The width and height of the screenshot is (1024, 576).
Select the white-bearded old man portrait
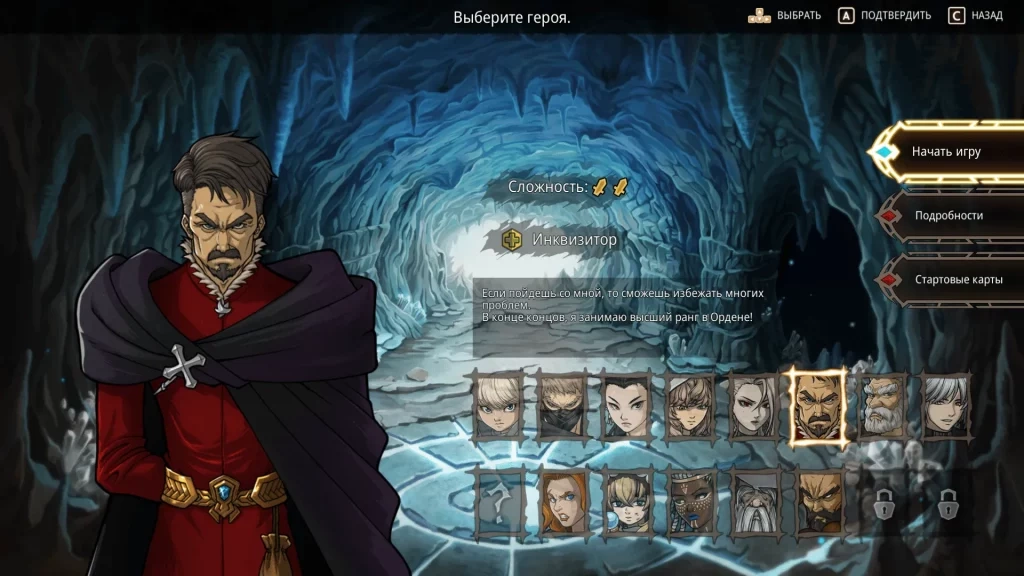(x=882, y=407)
